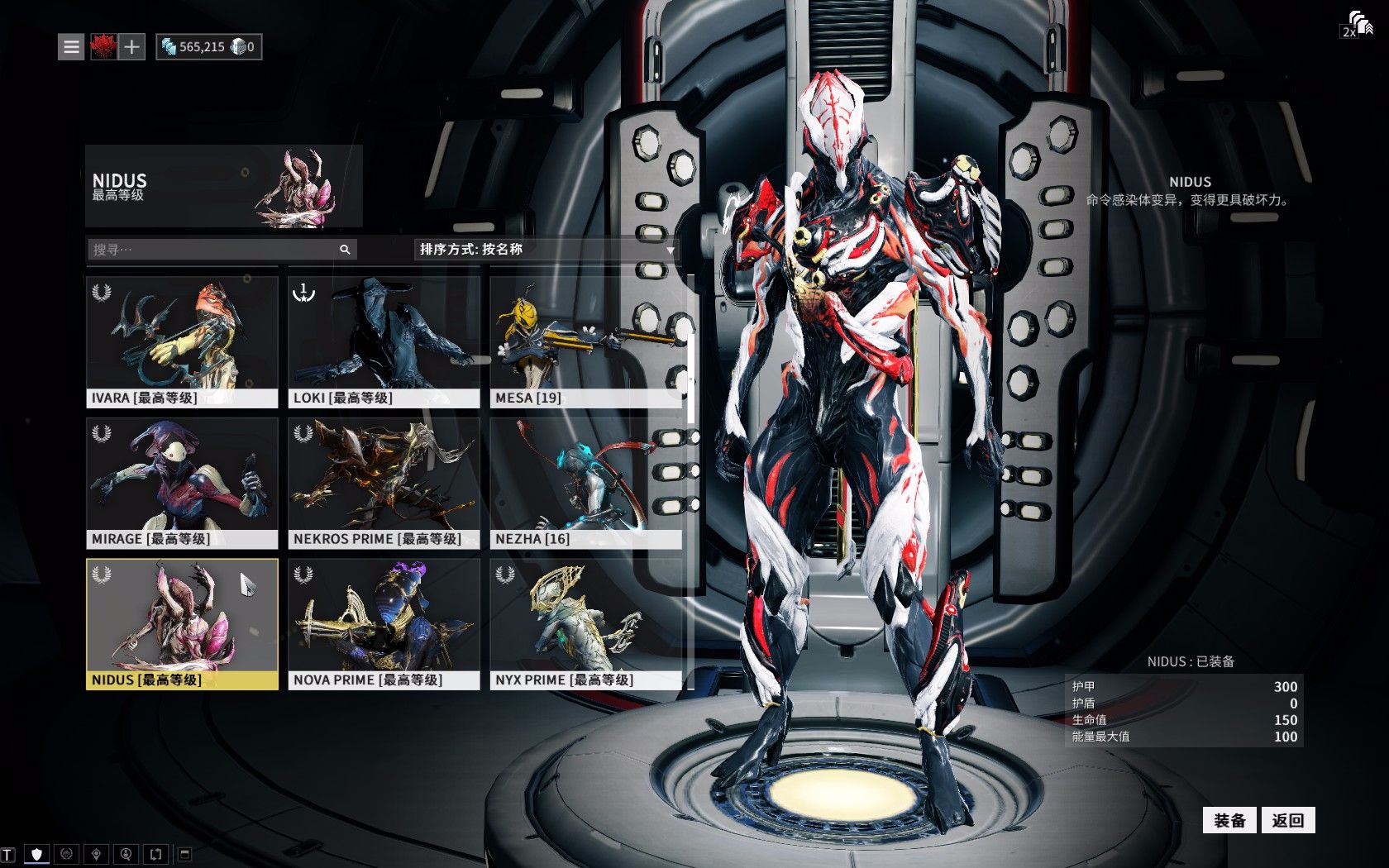This screenshot has height=868, width=1389.
Task: Click the red lotus clan emblem icon
Action: pos(103,47)
